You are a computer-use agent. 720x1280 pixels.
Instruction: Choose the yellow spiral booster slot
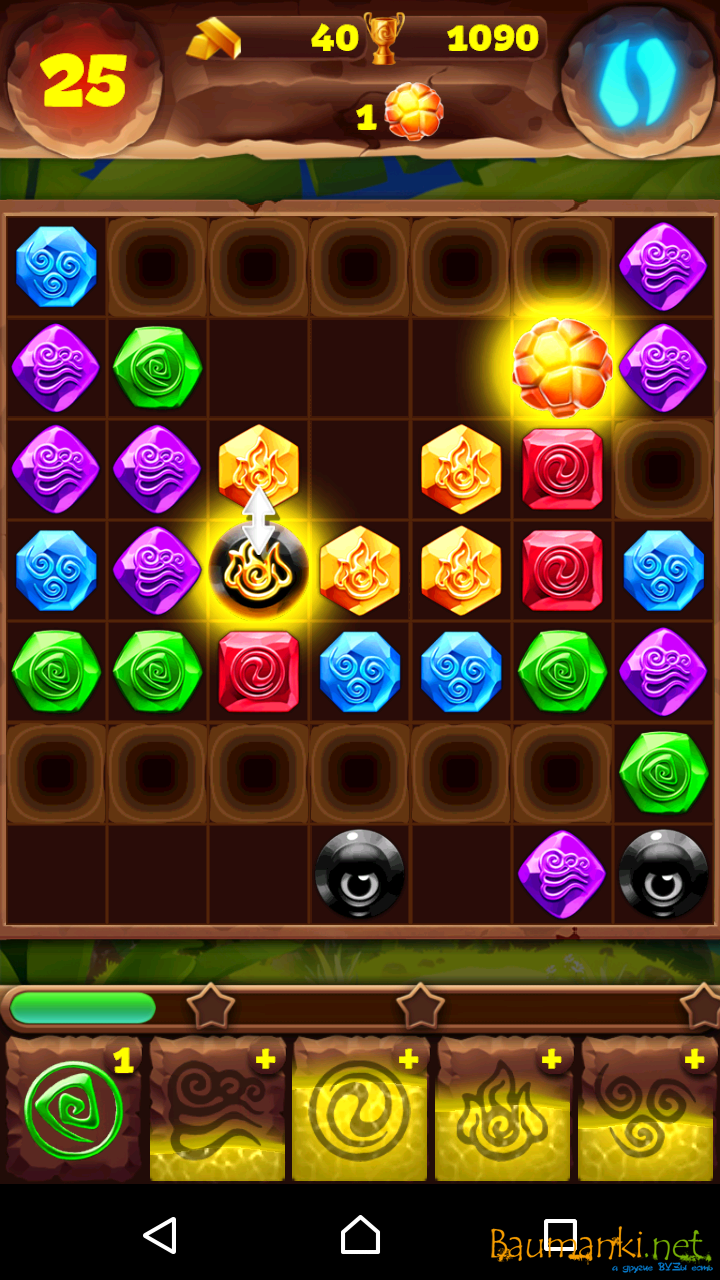(x=360, y=1110)
